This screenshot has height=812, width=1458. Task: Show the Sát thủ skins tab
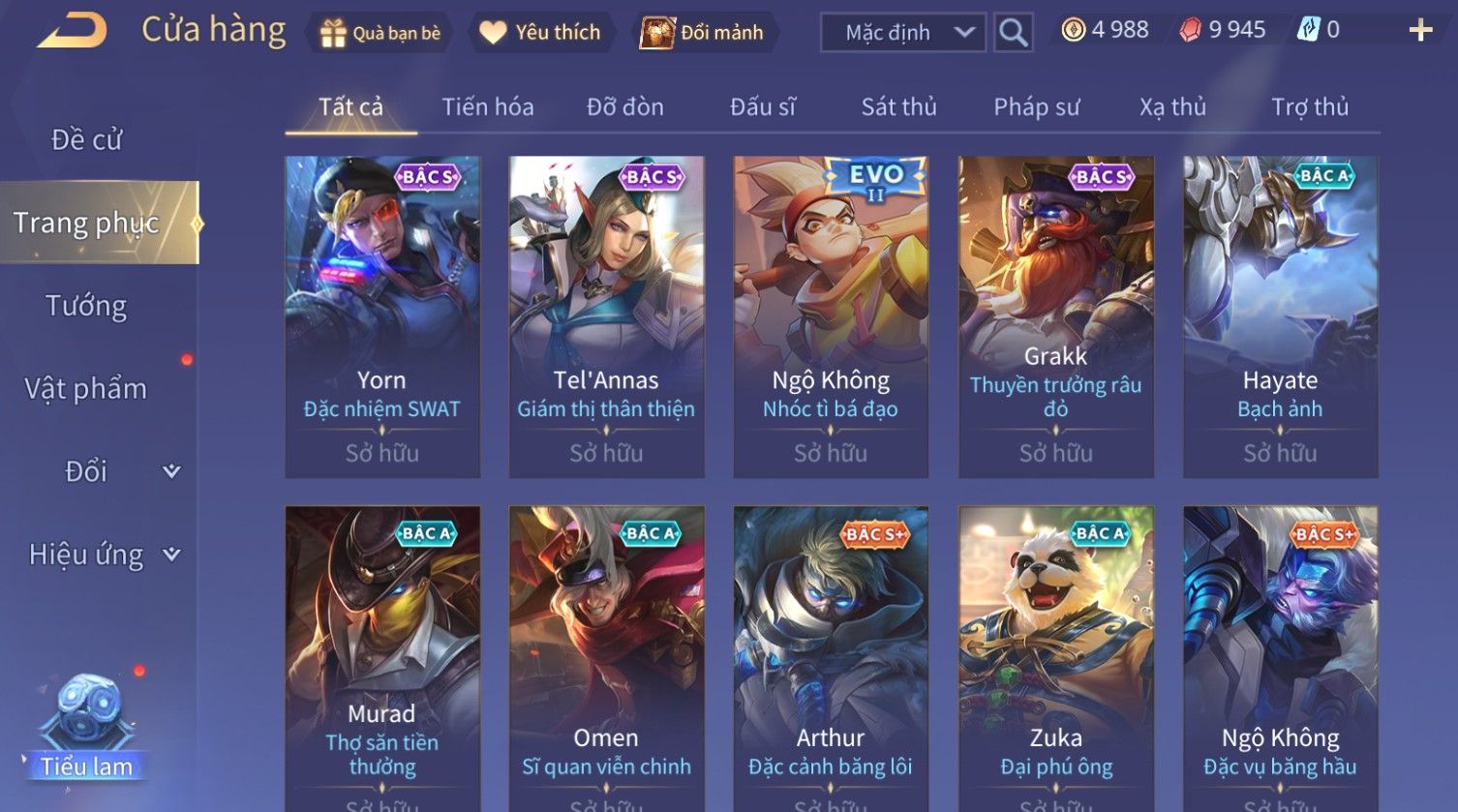click(x=898, y=107)
